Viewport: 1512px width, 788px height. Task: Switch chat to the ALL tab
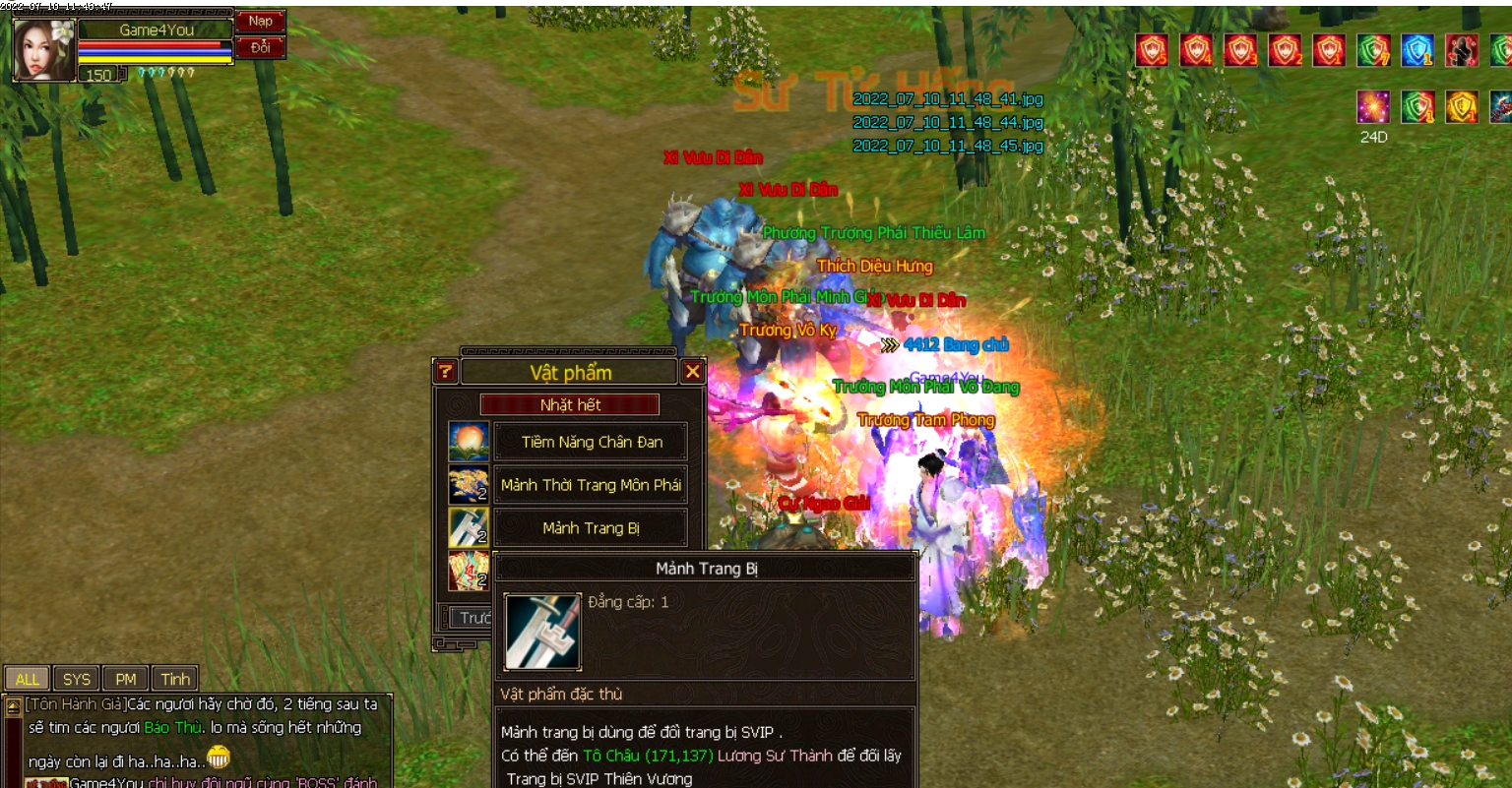28,679
